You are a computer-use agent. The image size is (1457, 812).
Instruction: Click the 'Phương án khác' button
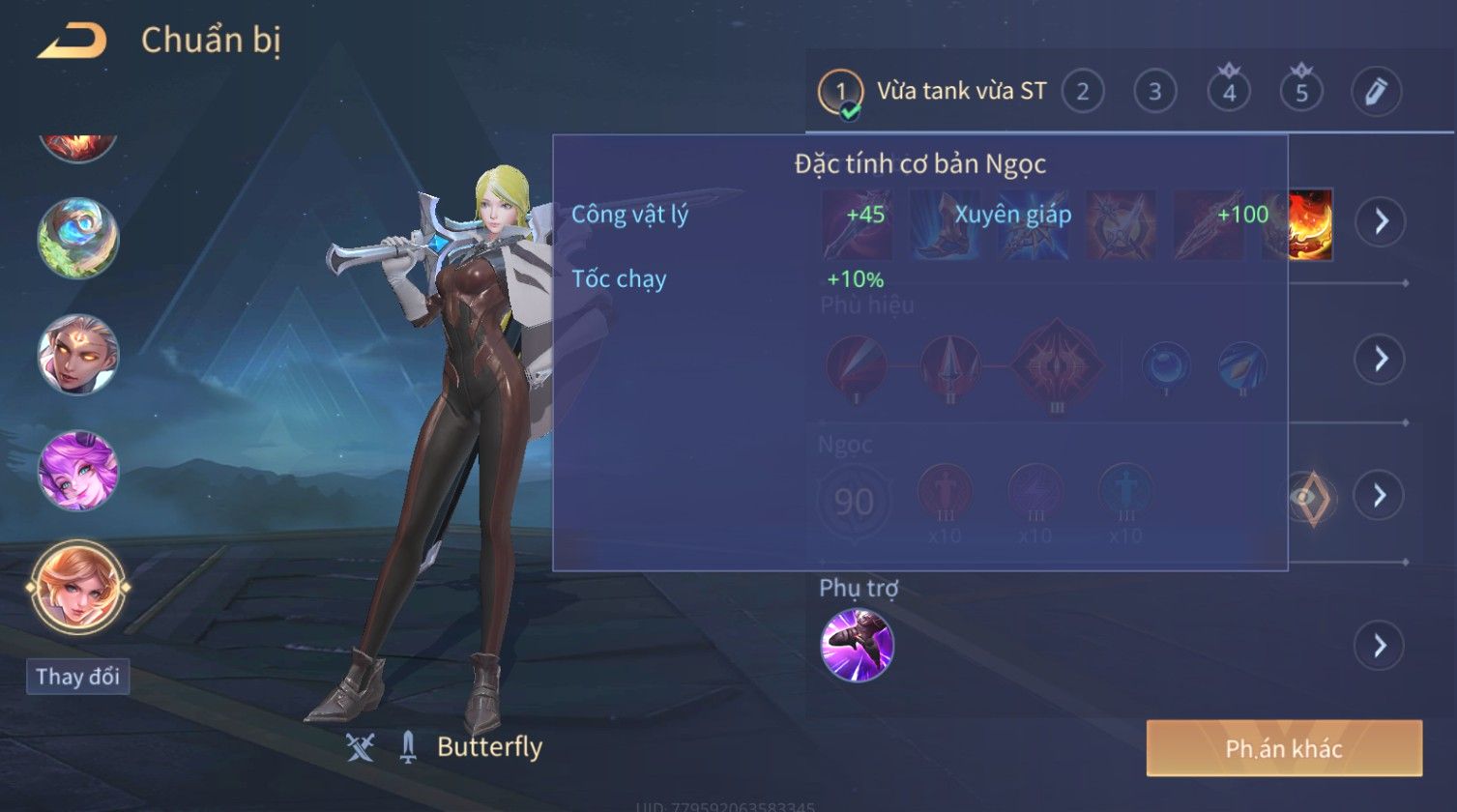click(x=1284, y=748)
